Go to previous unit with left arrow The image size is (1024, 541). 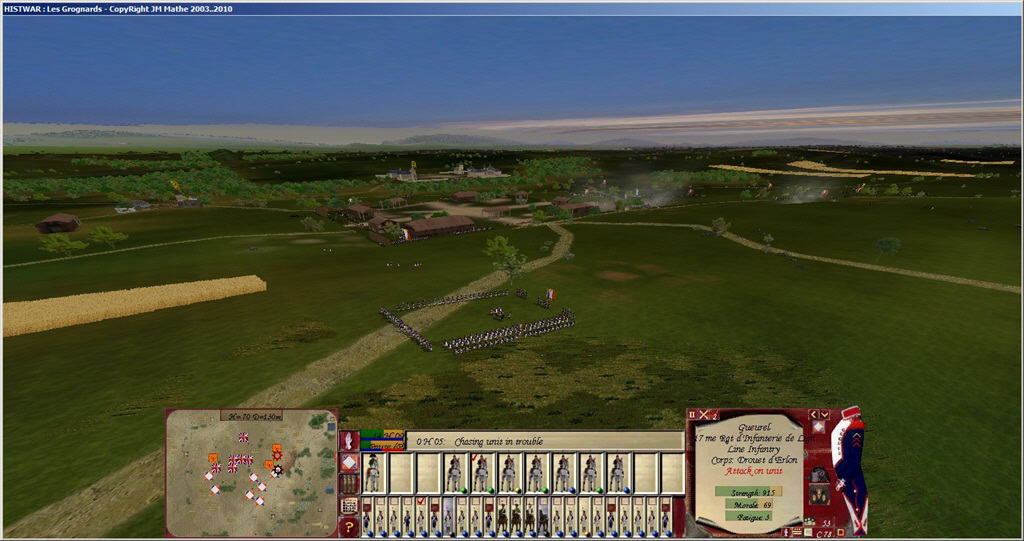pyautogui.click(x=812, y=414)
